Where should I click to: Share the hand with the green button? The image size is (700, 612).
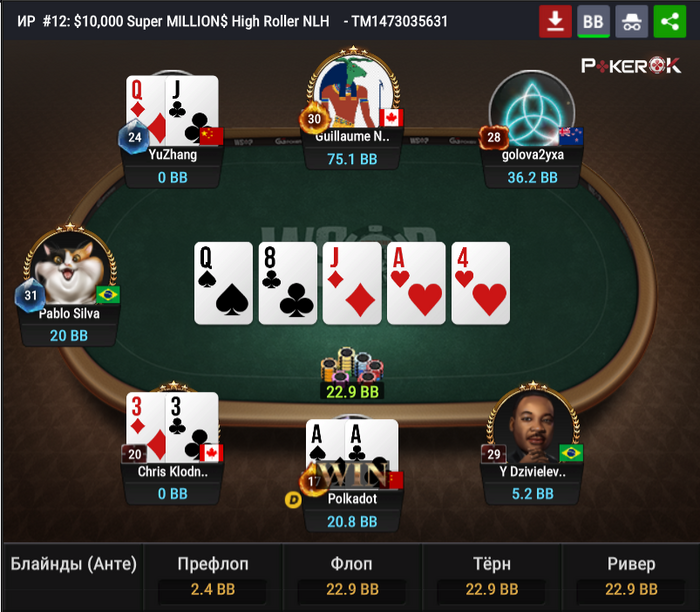coord(669,21)
